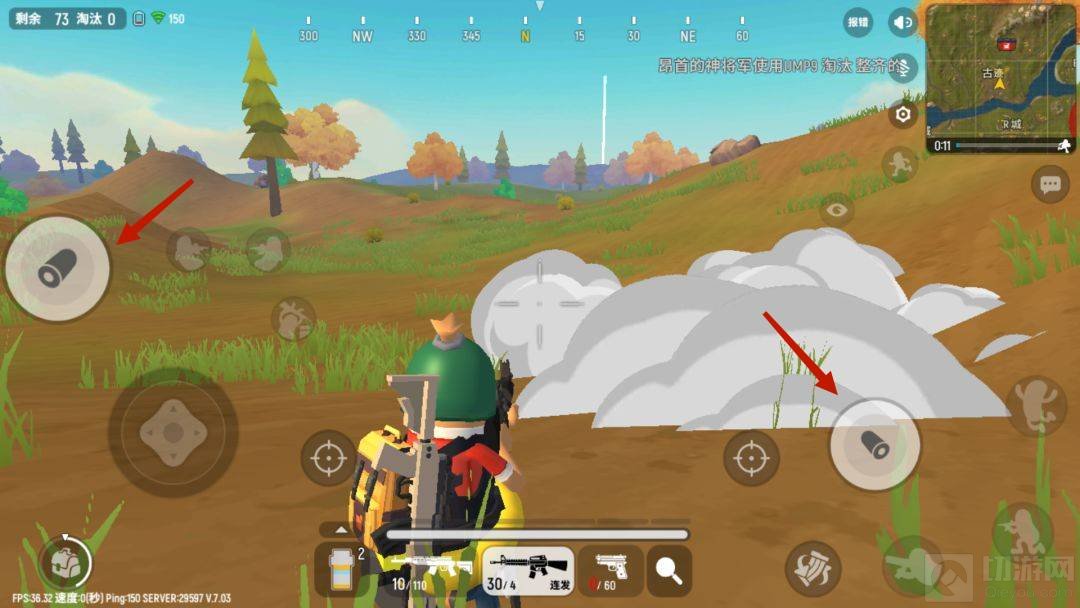
Task: Switch to the first rifle slot with 10/110 ammo
Action: [430, 570]
